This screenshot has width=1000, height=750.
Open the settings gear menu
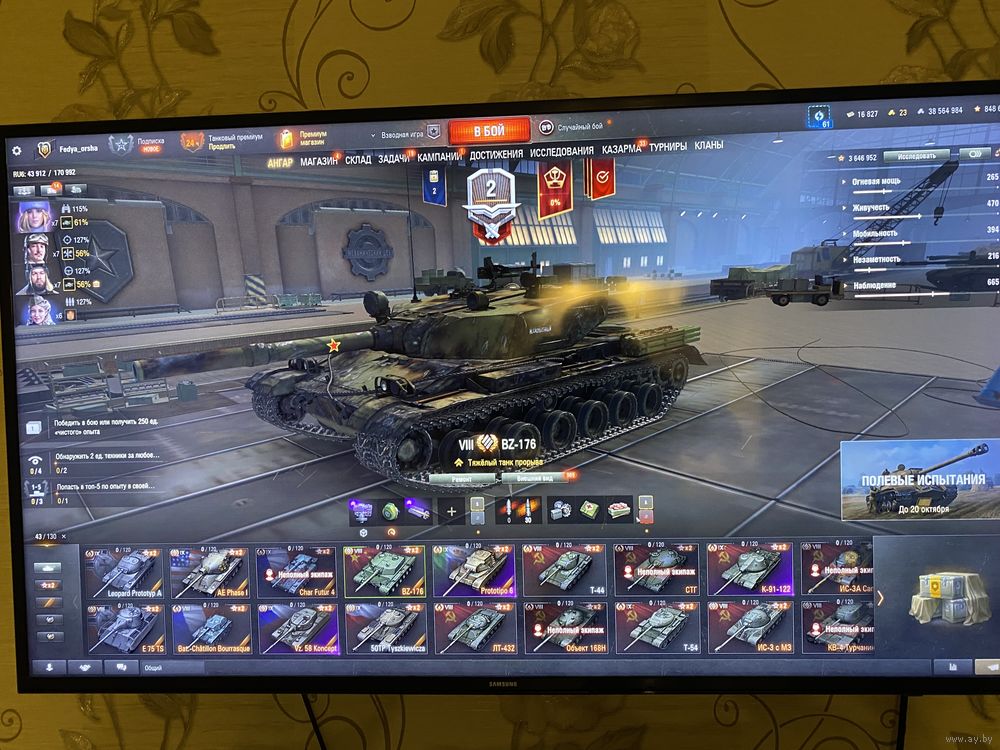point(16,150)
